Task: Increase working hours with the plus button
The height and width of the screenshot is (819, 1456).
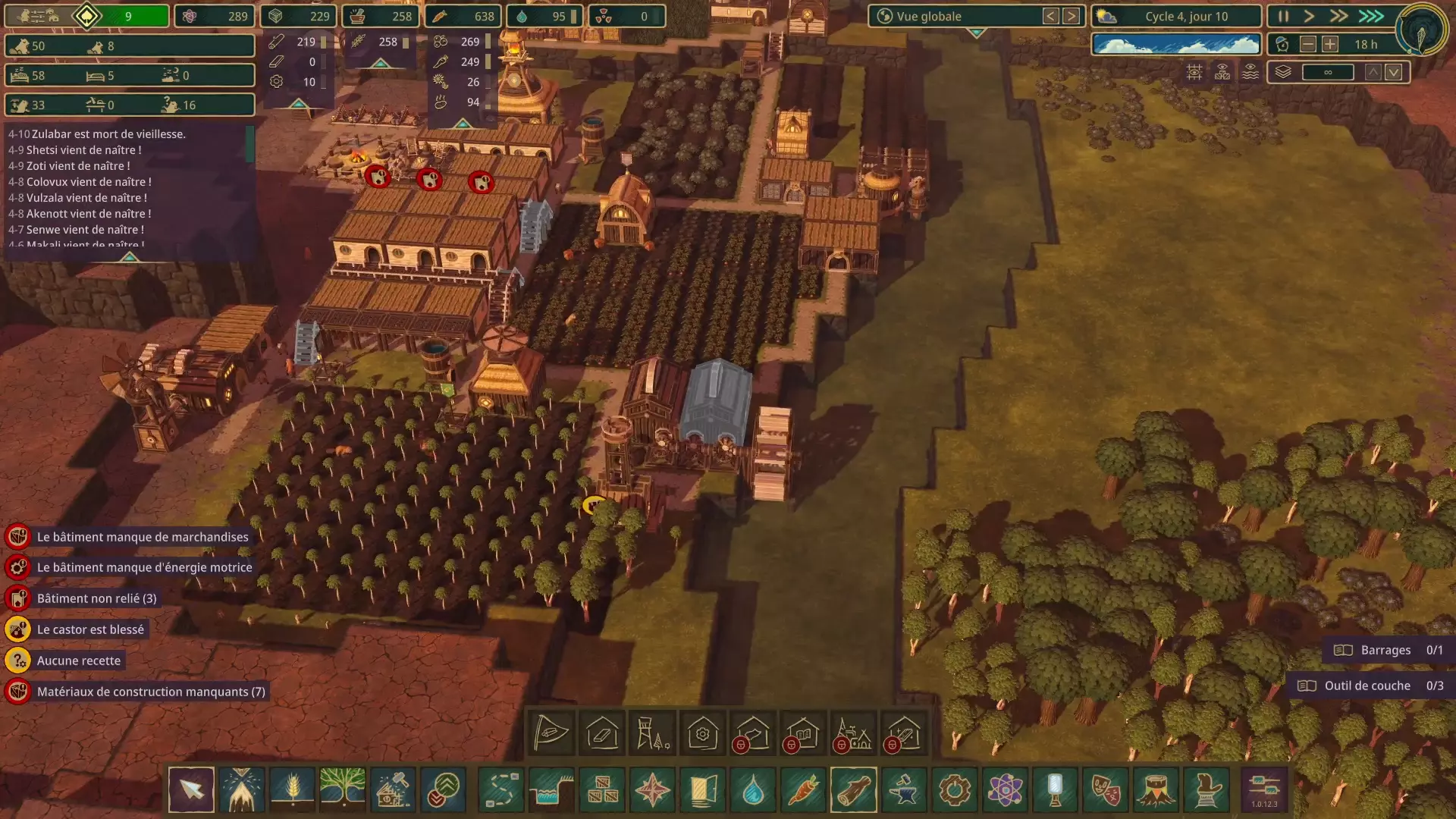Action: tap(1330, 45)
